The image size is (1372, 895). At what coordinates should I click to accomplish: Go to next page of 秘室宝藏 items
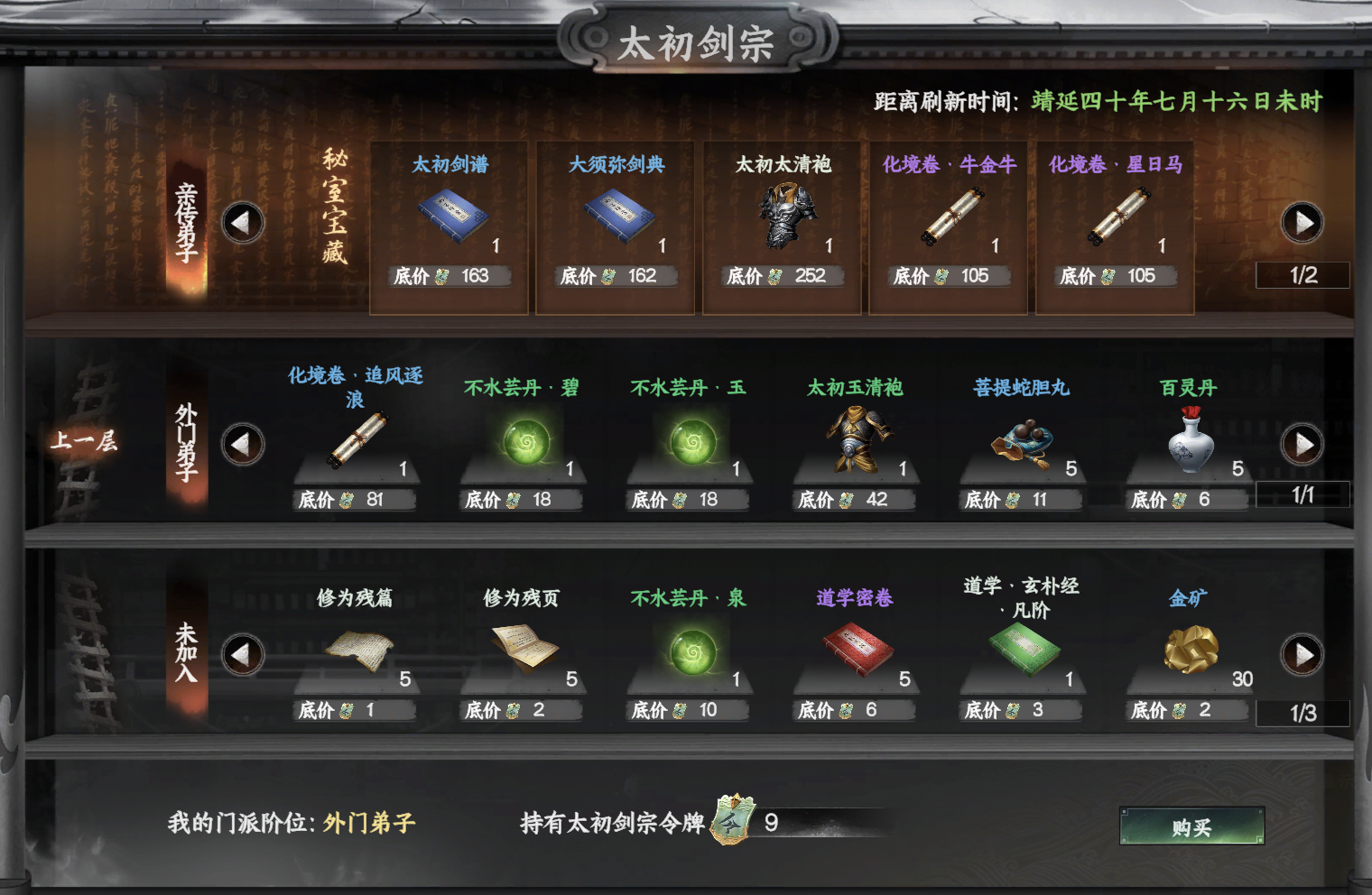coord(1301,223)
